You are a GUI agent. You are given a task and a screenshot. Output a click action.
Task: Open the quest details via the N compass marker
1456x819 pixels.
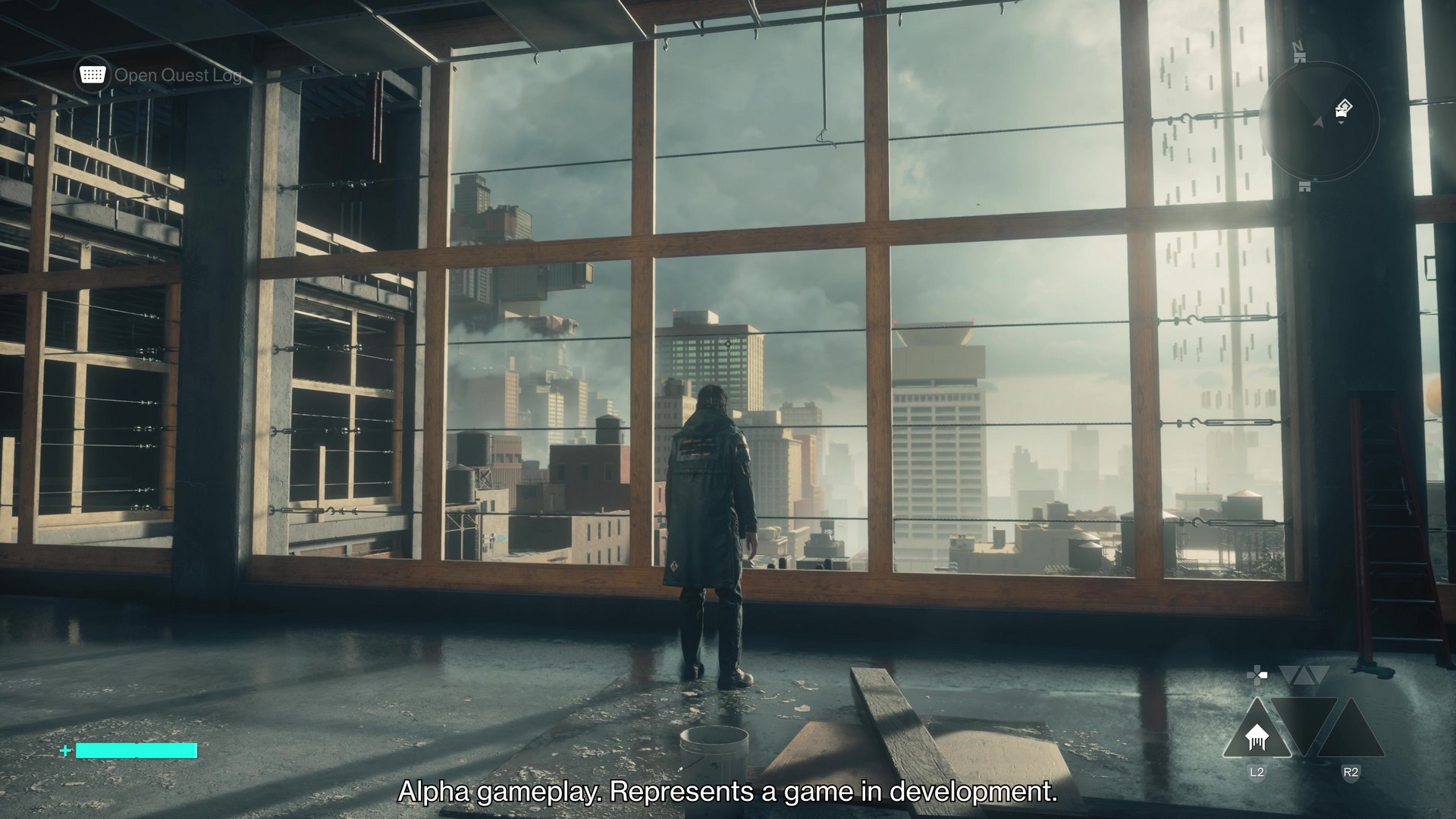click(x=1298, y=49)
